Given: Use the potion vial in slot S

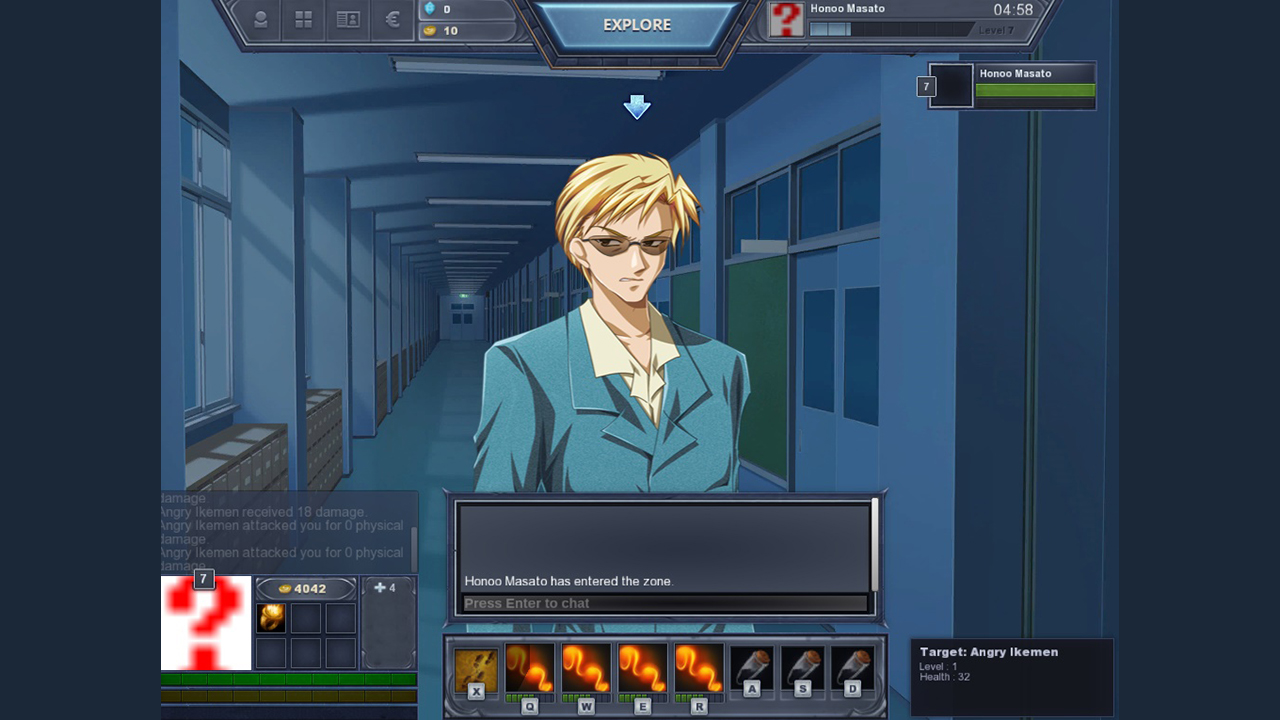Looking at the screenshot, I should pyautogui.click(x=802, y=668).
